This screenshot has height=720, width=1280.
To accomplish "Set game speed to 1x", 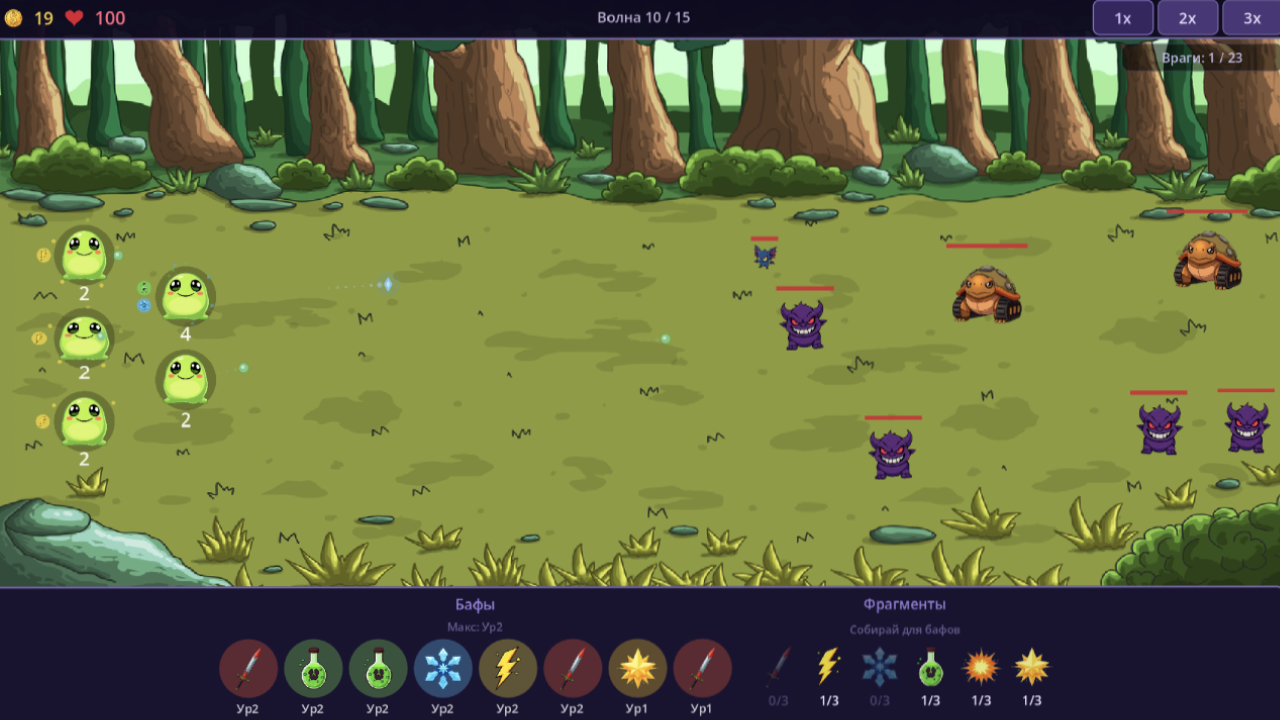I will [1123, 18].
